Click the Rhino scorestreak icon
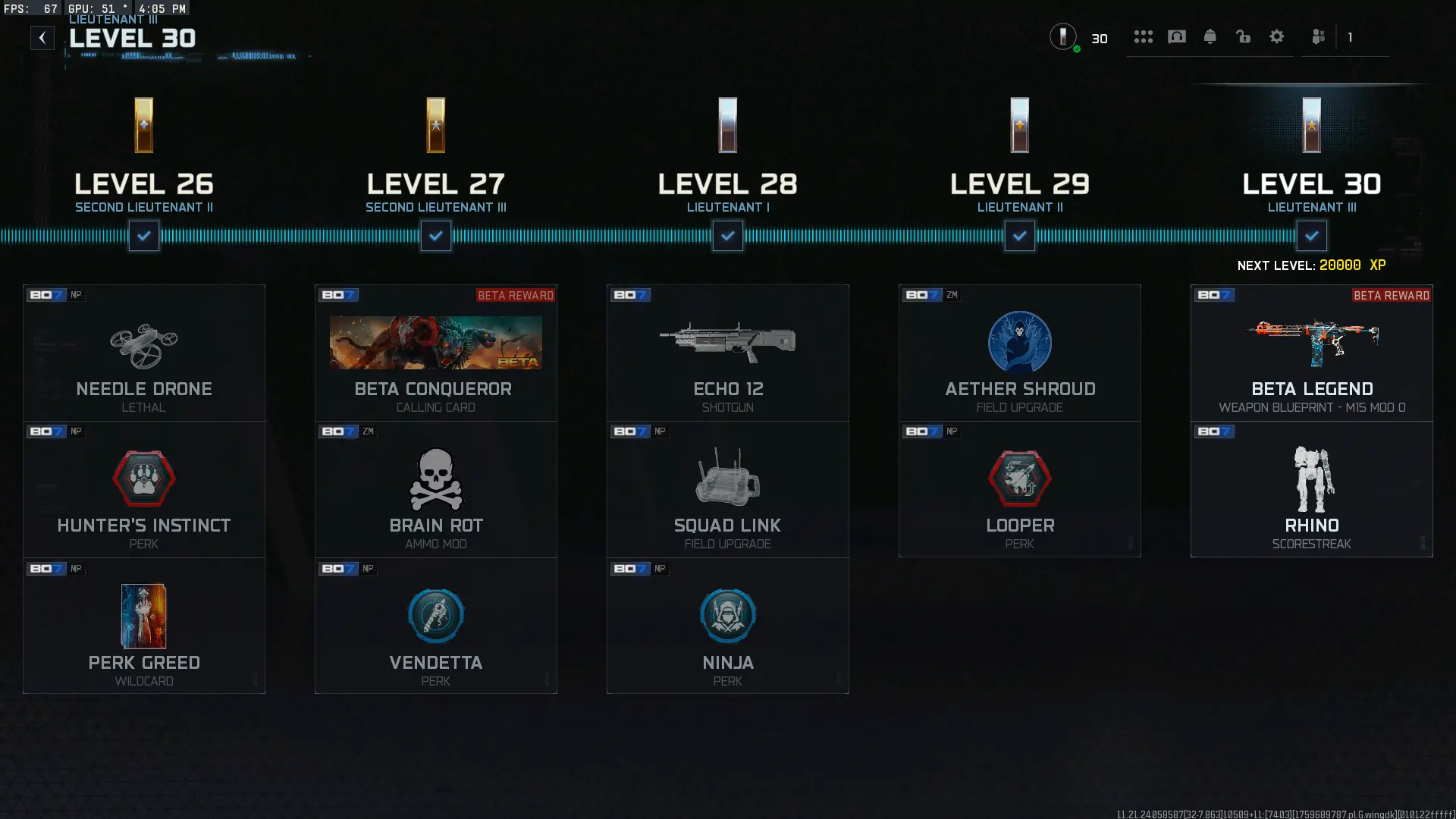The width and height of the screenshot is (1456, 819). 1312,479
